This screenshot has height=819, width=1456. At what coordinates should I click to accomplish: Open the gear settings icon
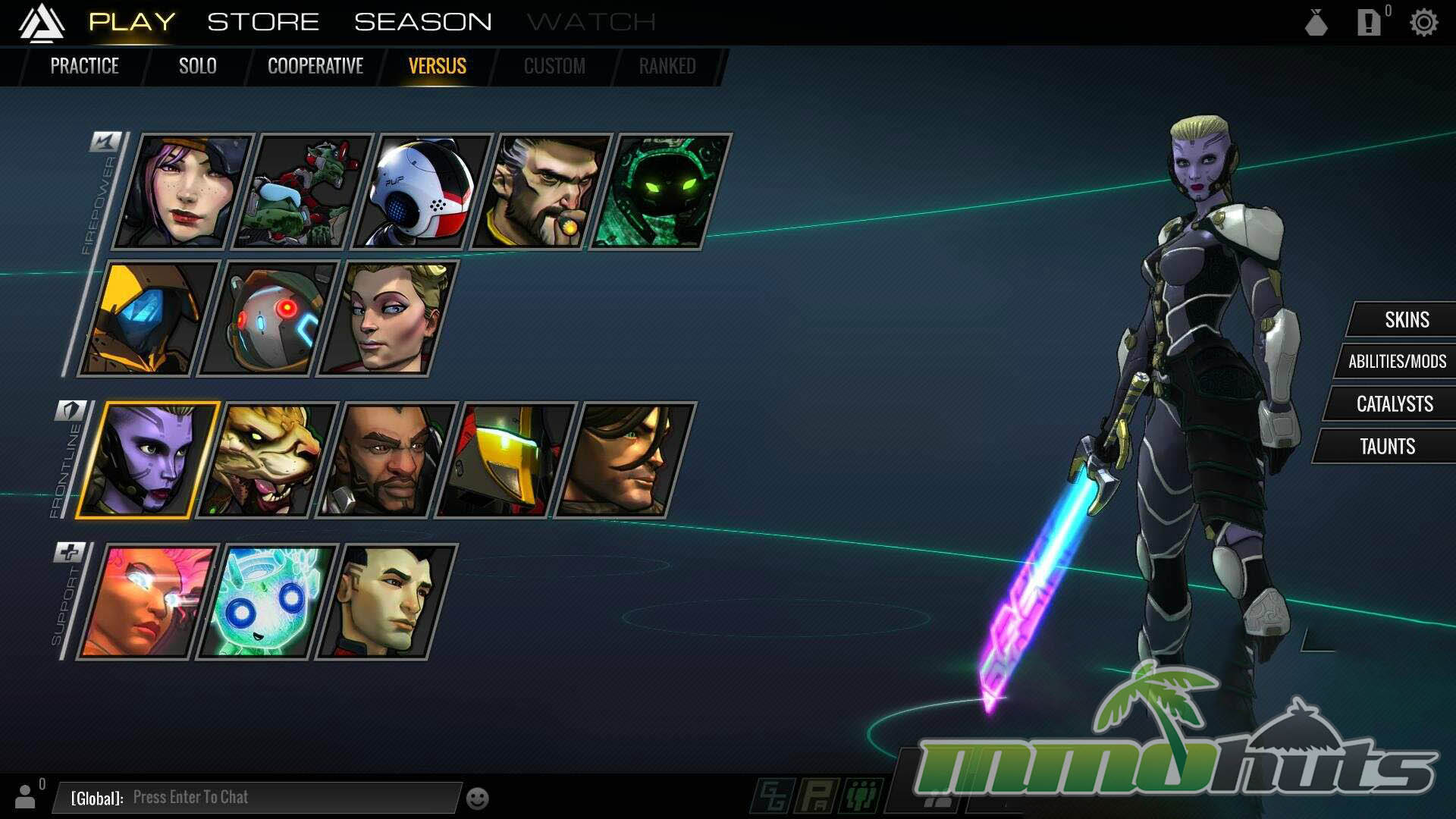1423,23
